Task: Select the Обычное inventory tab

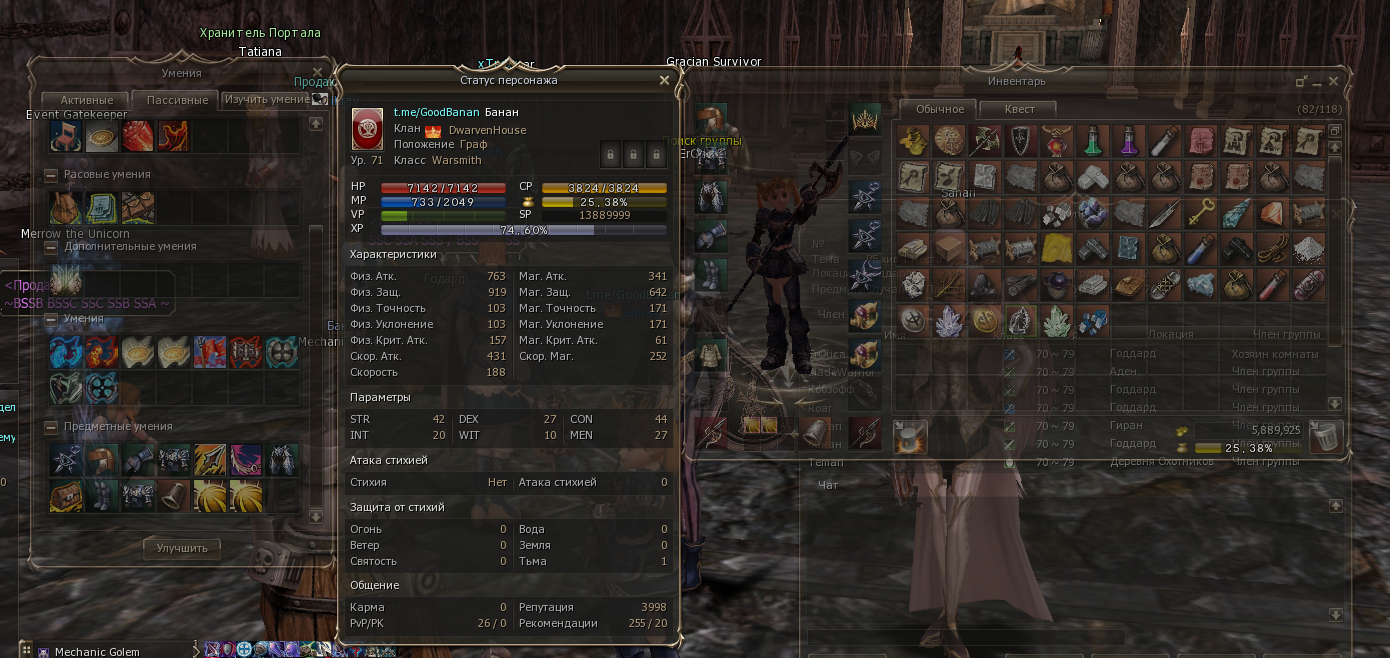Action: pyautogui.click(x=940, y=109)
